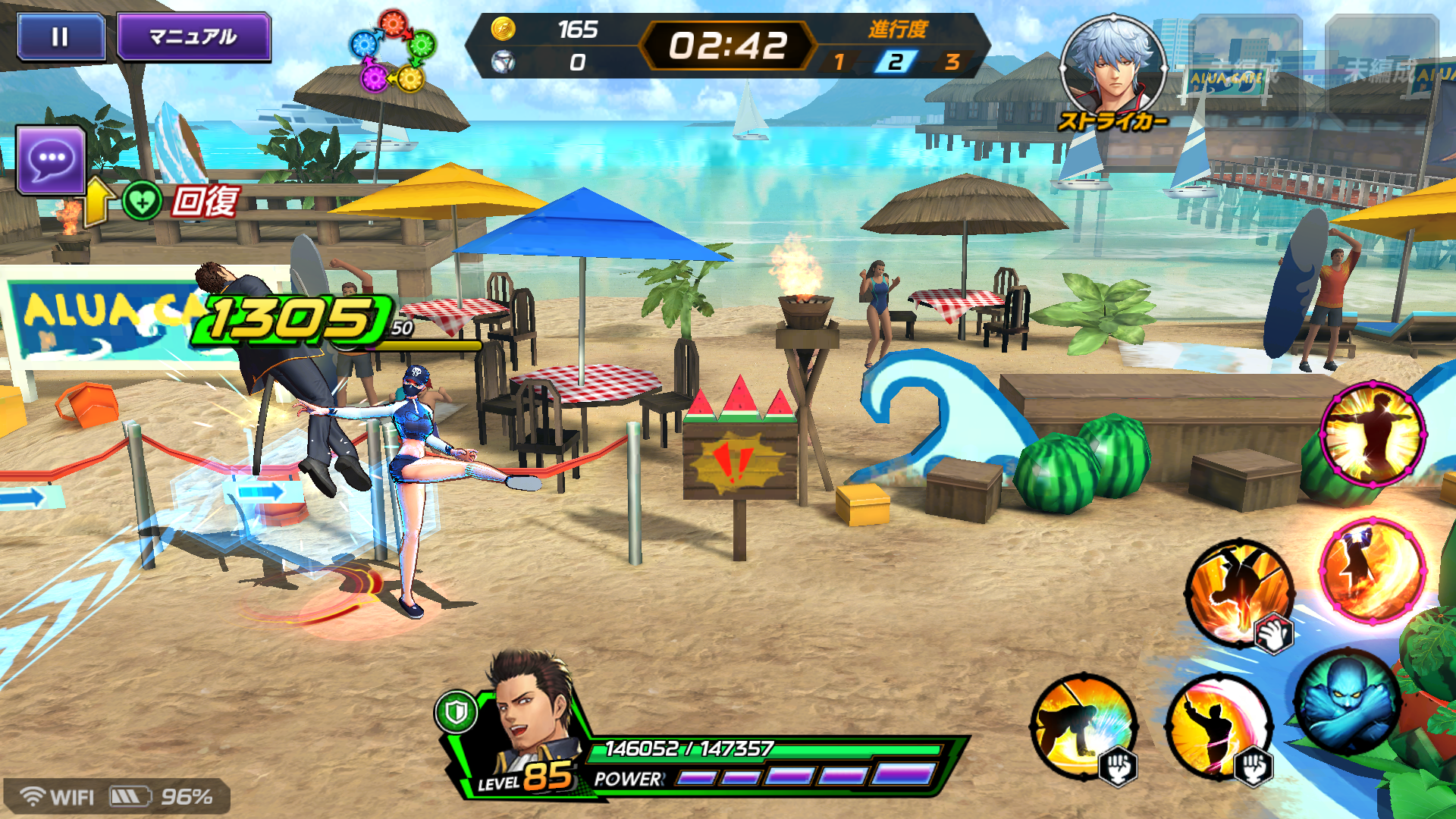Open the chat speech bubble

51,160
